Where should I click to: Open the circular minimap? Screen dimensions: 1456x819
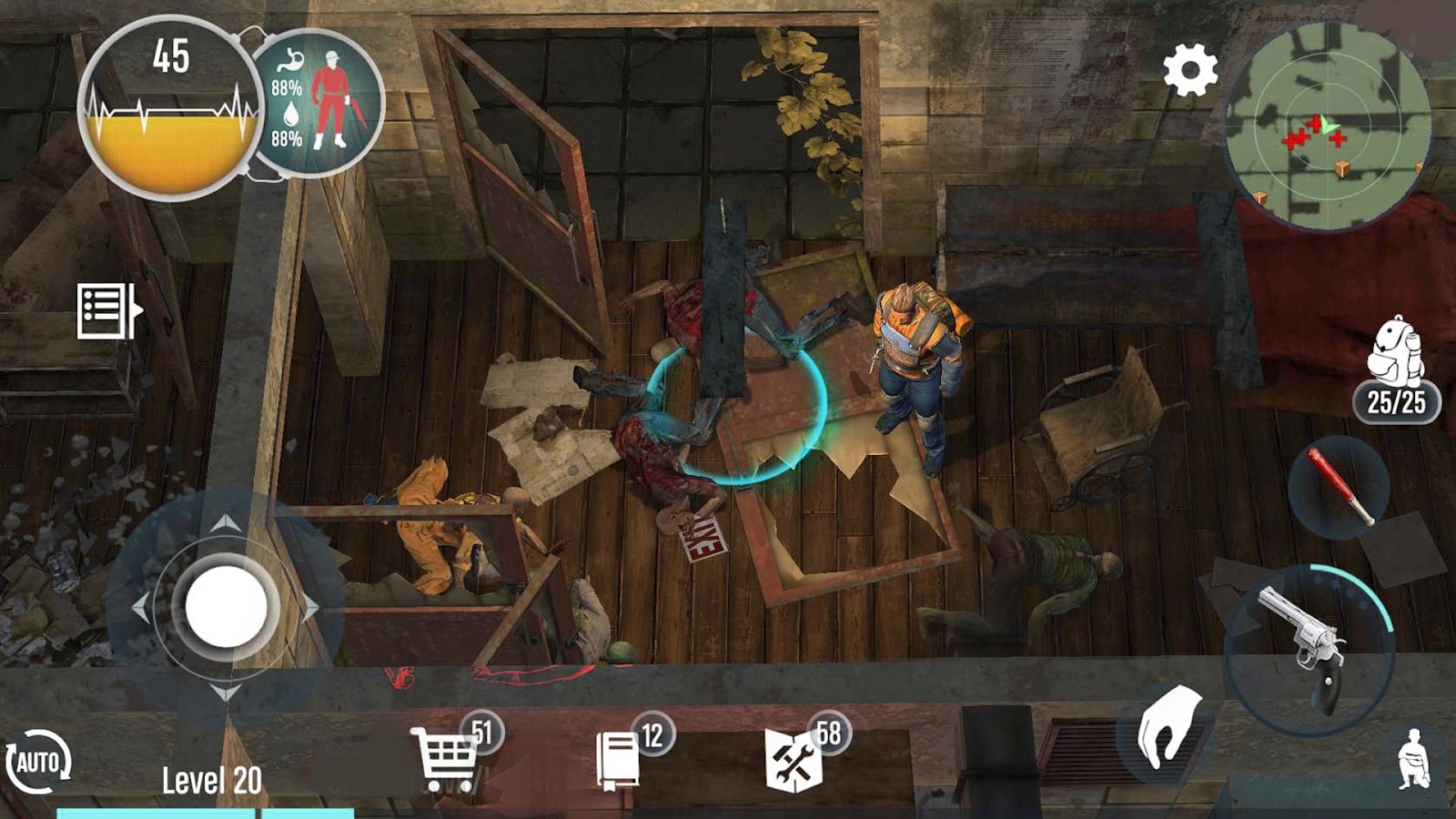[1325, 127]
